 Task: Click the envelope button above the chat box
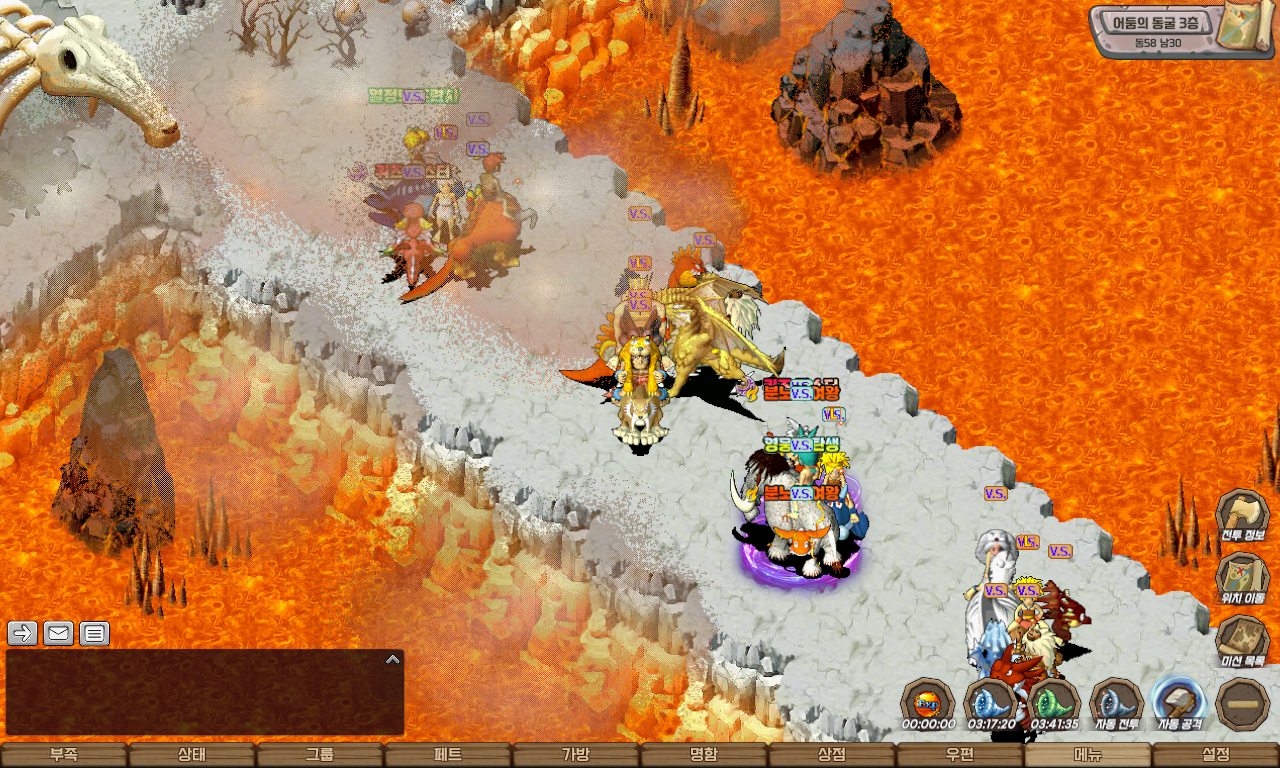(x=58, y=633)
